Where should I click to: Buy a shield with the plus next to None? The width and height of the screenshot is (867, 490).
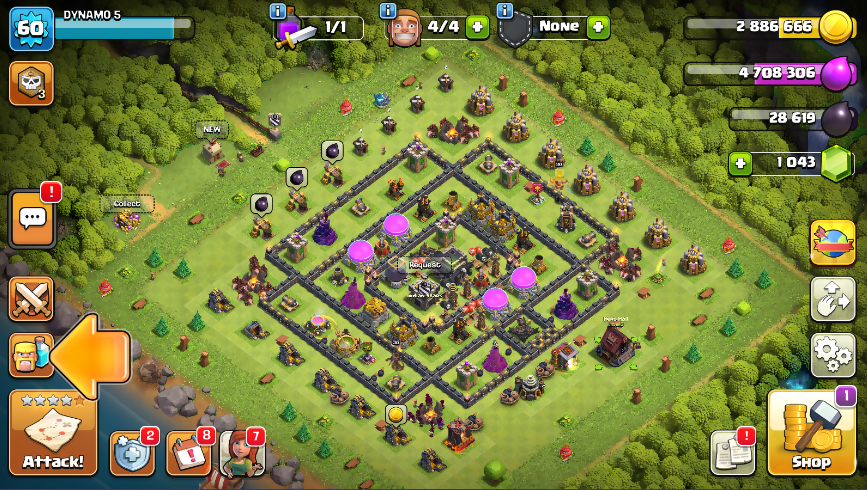click(x=598, y=27)
